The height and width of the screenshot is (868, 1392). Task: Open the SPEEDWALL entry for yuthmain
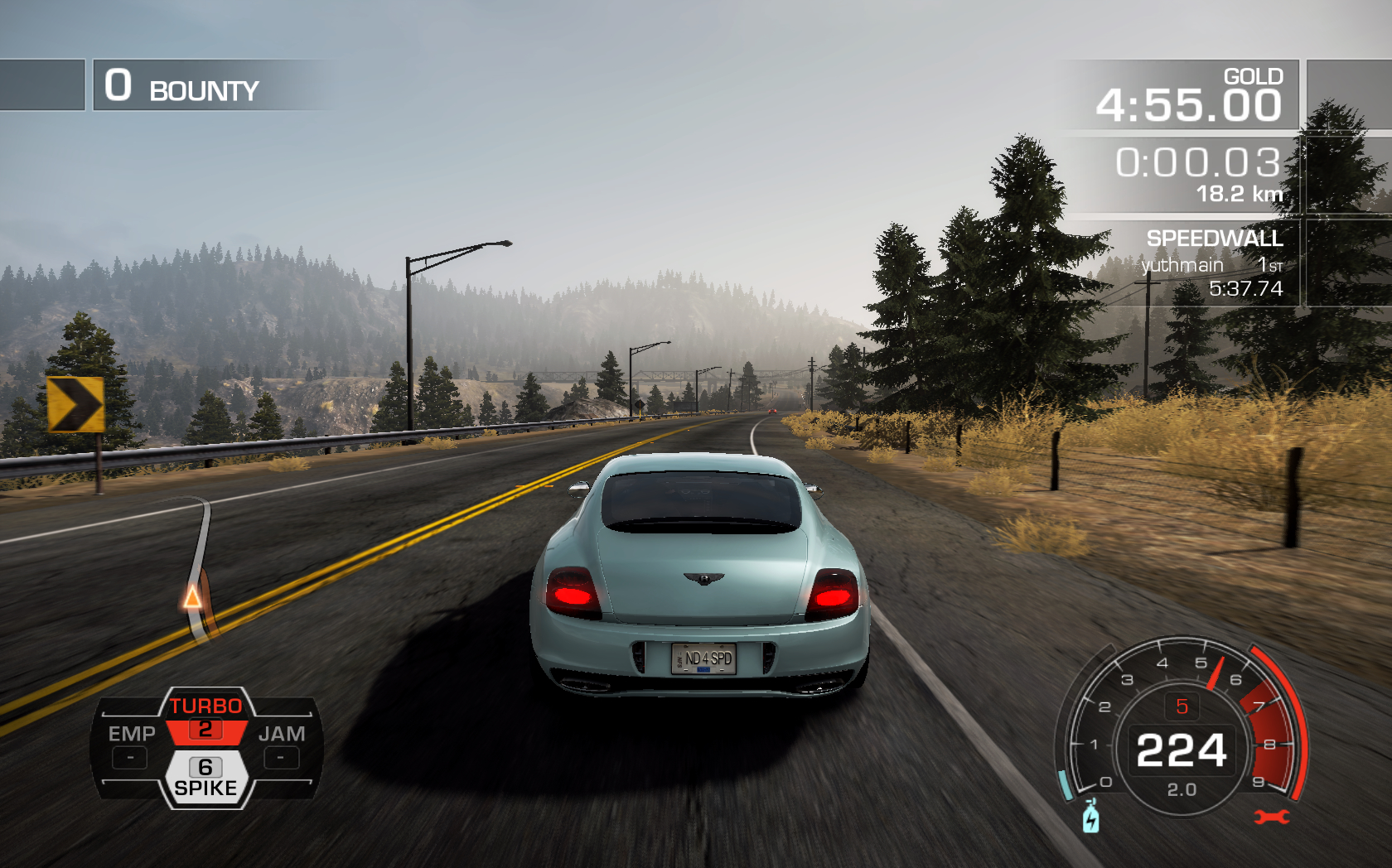pyautogui.click(x=1211, y=265)
